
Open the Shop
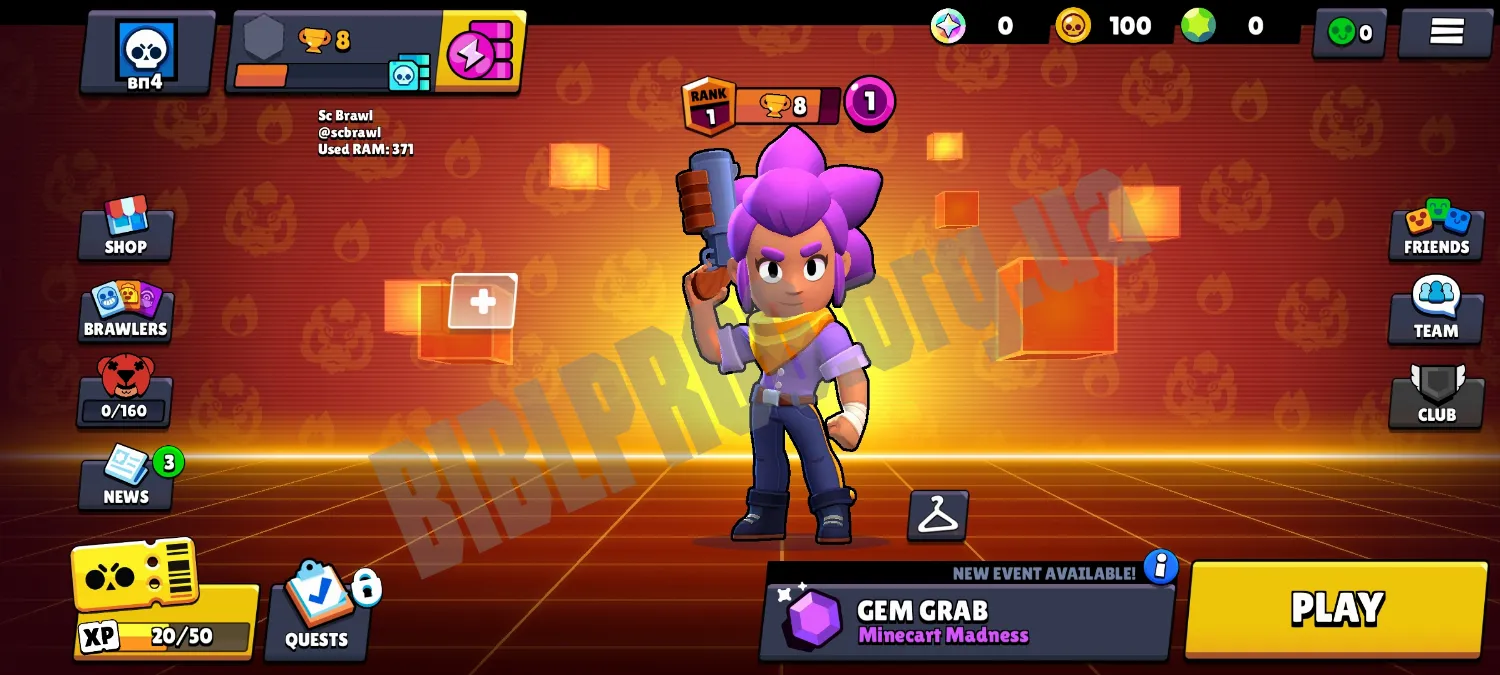pos(126,229)
